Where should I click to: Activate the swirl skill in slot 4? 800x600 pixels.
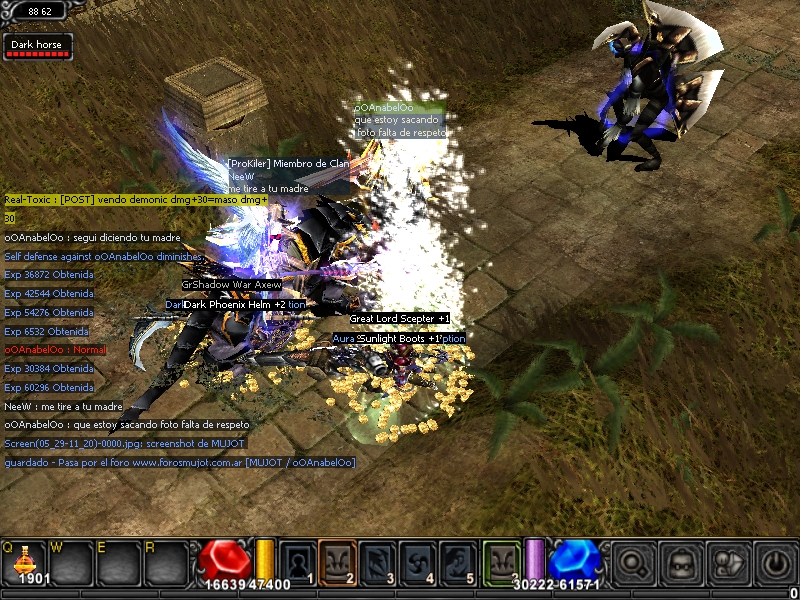(x=418, y=562)
